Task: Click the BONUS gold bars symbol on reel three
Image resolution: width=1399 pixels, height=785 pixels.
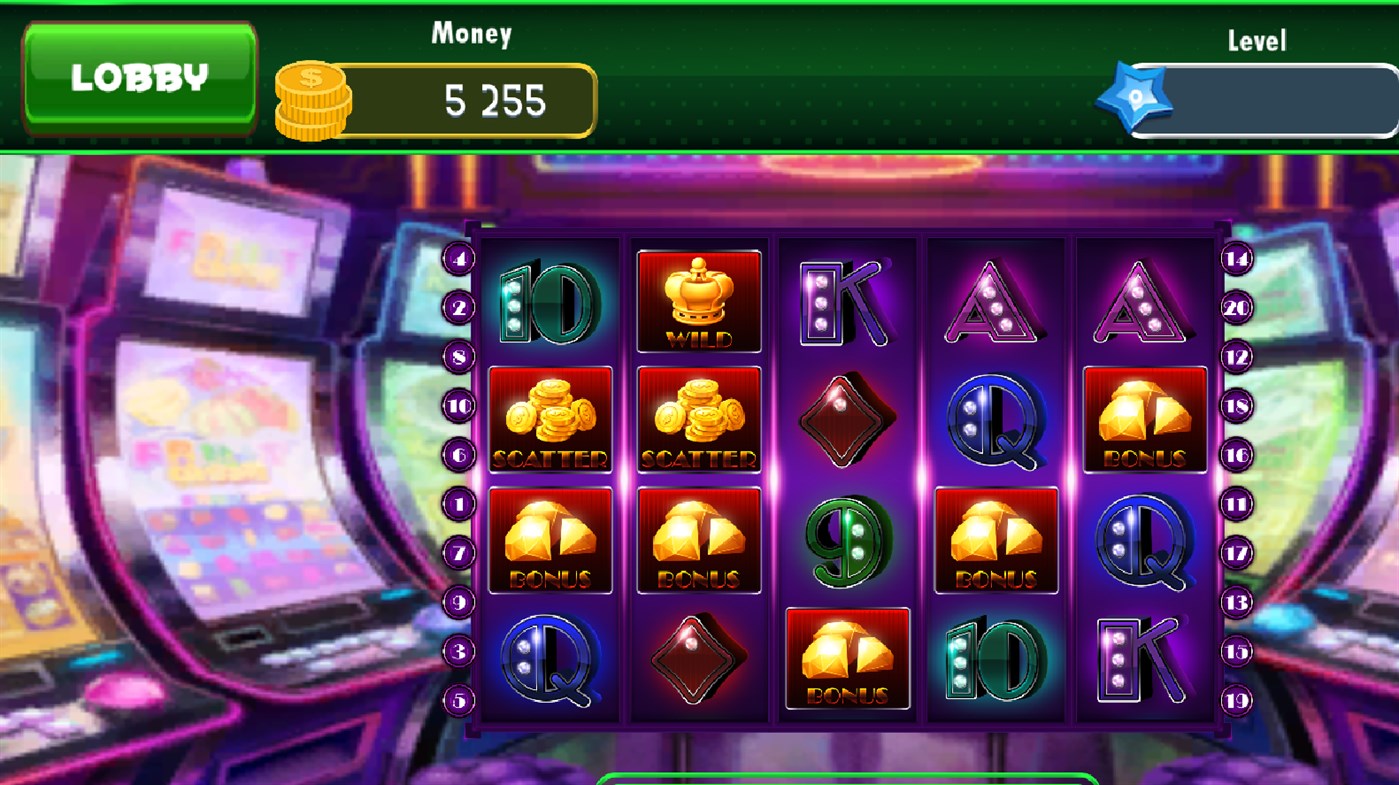Action: click(847, 658)
